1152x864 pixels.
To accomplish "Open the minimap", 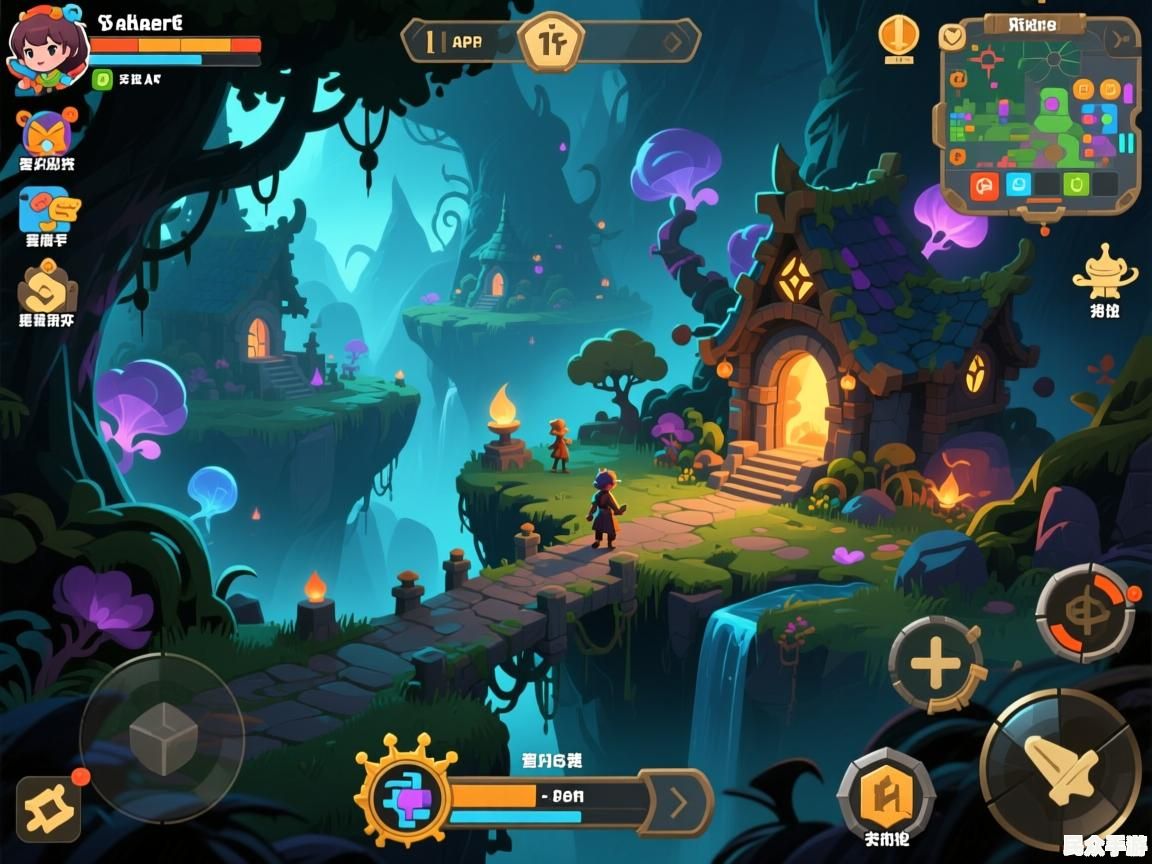I will pyautogui.click(x=1040, y=110).
